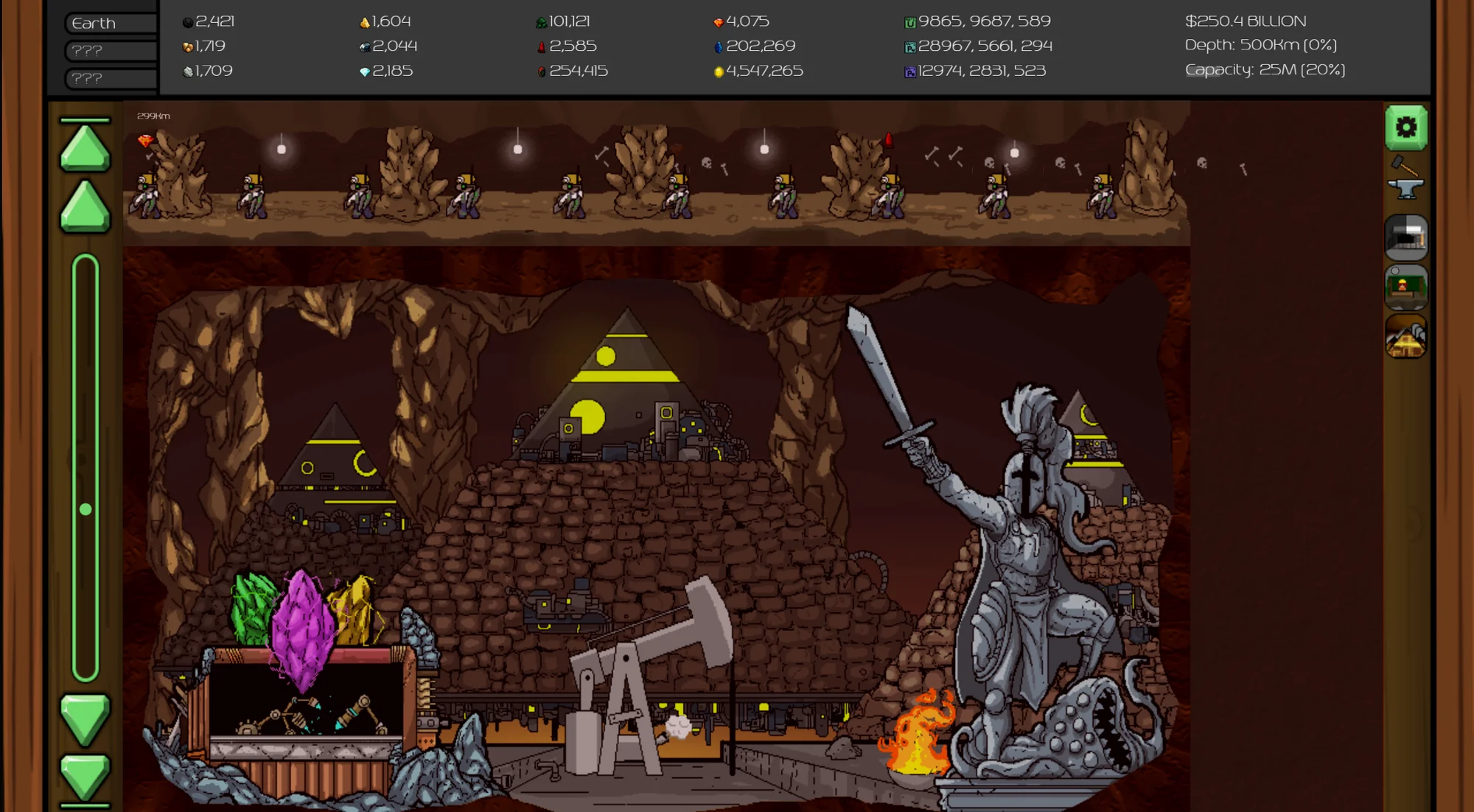Open the miner hiring booth icon
This screenshot has height=812, width=1474.
pyautogui.click(x=1405, y=287)
